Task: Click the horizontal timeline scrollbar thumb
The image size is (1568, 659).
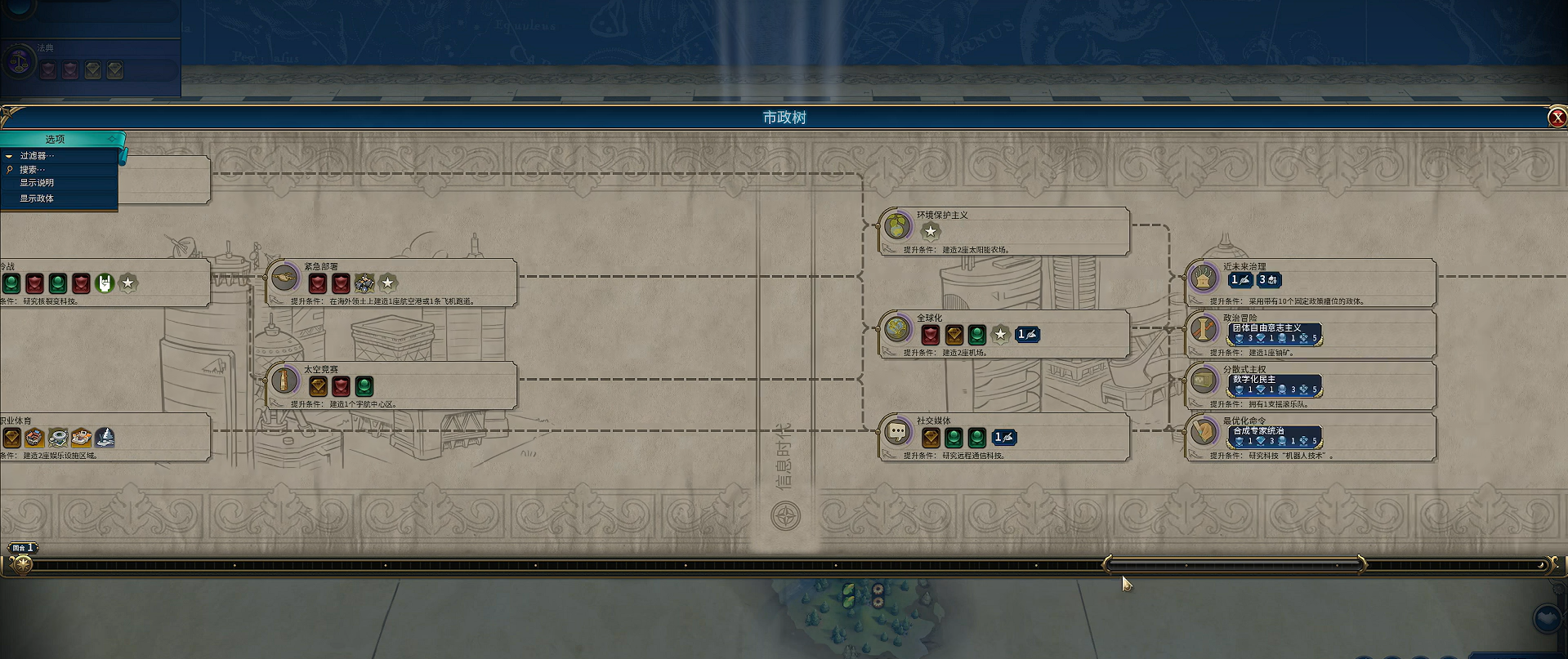Action: point(1234,564)
